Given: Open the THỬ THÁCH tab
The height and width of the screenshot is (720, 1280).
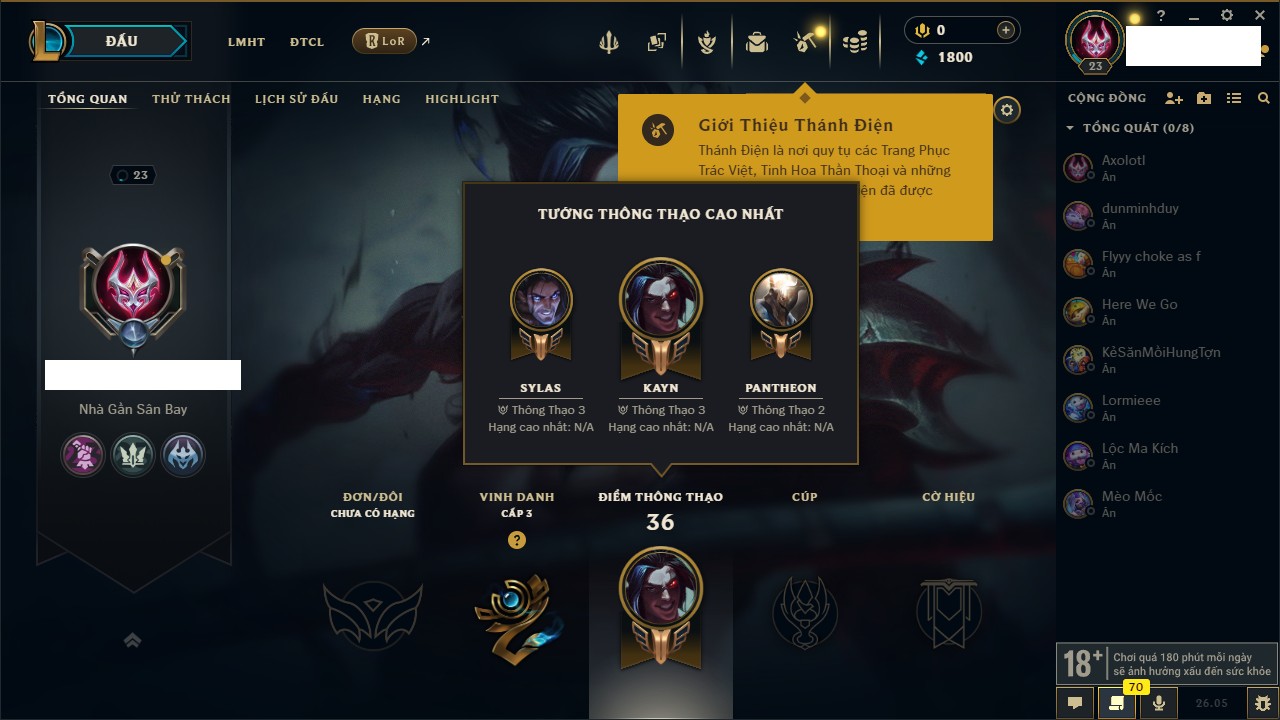Looking at the screenshot, I should click(191, 99).
